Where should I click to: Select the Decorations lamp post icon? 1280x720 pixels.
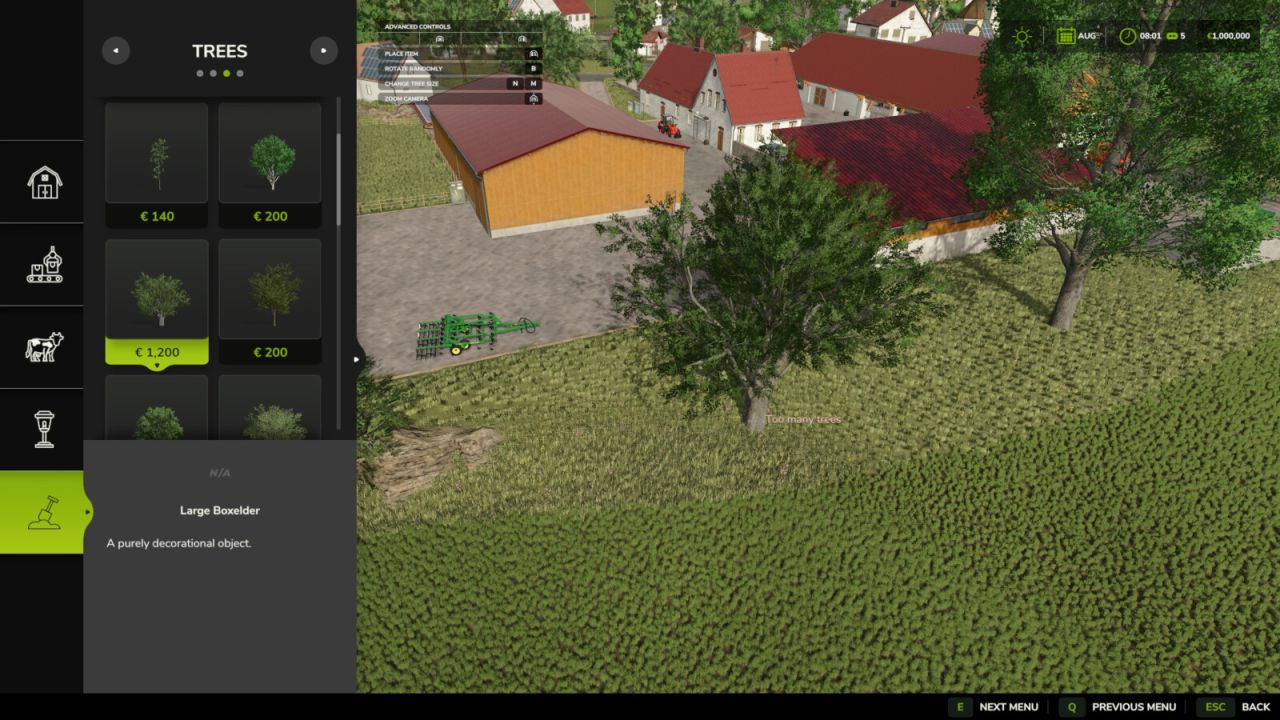pos(42,428)
